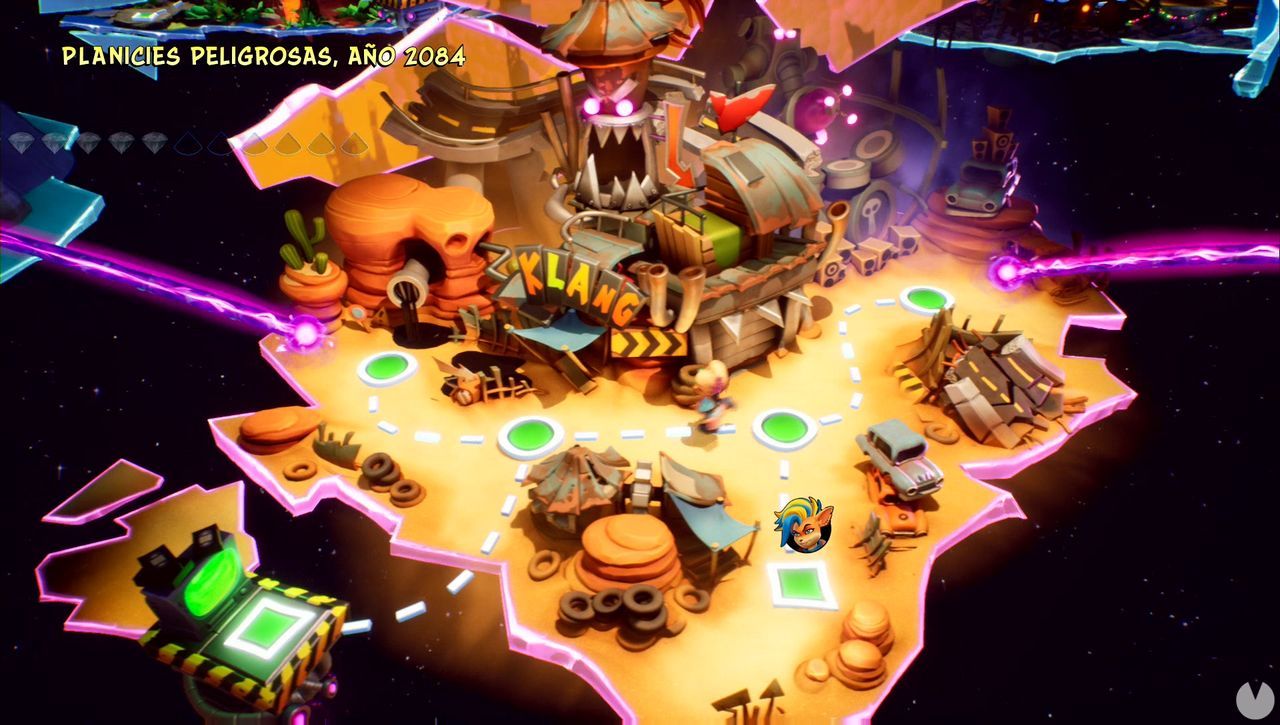Click the second diamond in the gem progress row
1280x725 pixels.
pyautogui.click(x=56, y=142)
